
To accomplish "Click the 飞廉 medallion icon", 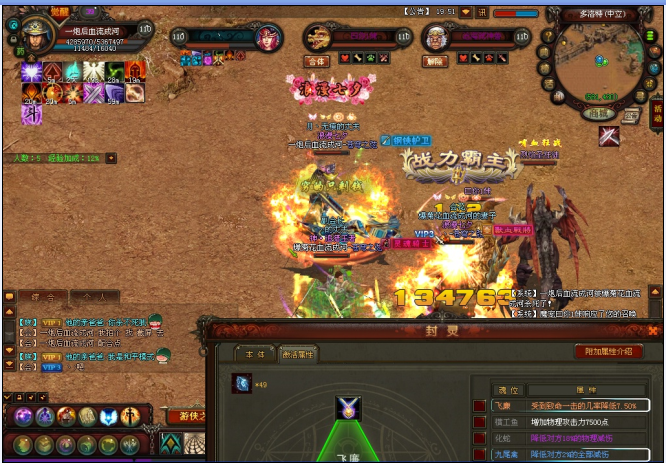I will point(348,409).
